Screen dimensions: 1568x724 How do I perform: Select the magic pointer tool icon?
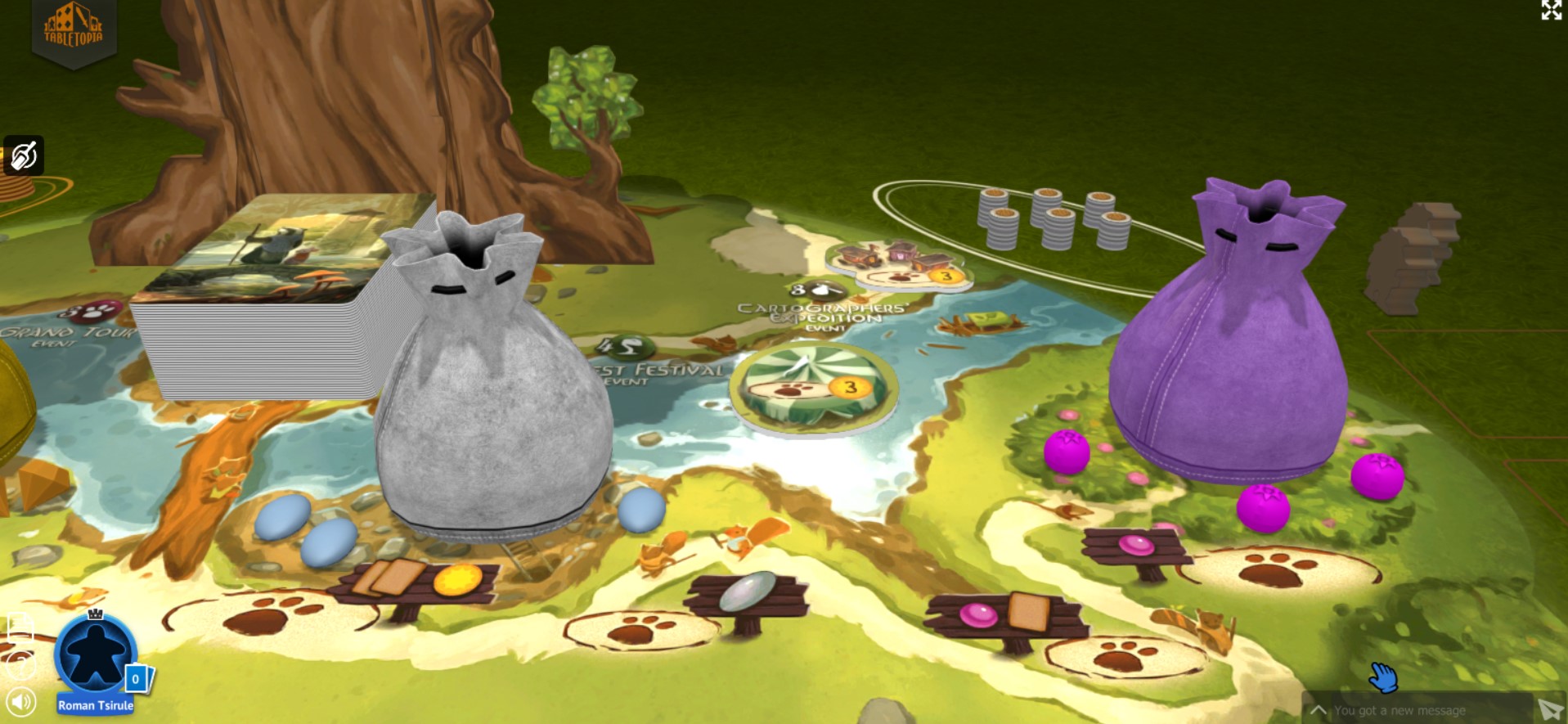24,154
